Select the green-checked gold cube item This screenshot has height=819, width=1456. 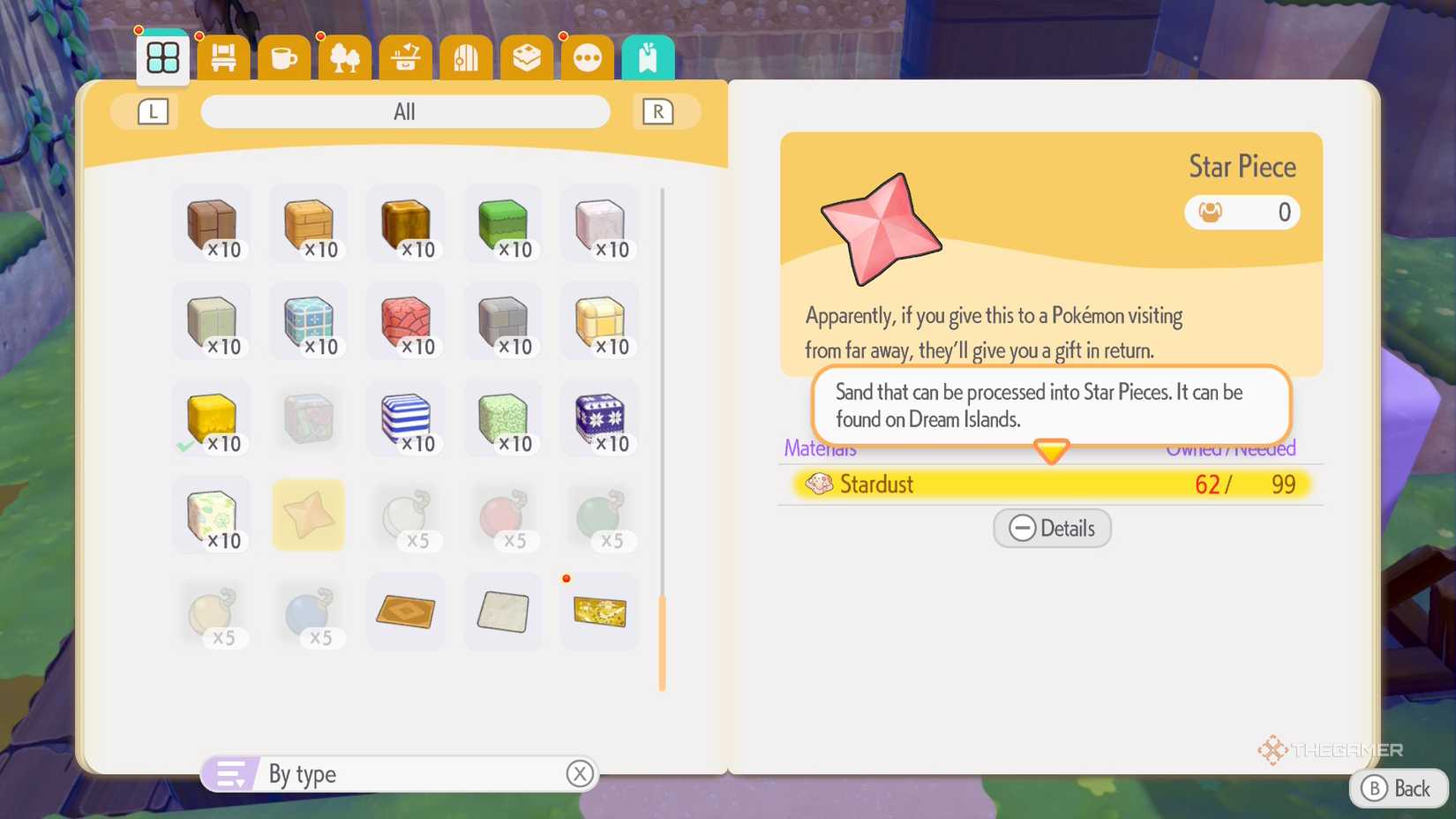pos(211,418)
